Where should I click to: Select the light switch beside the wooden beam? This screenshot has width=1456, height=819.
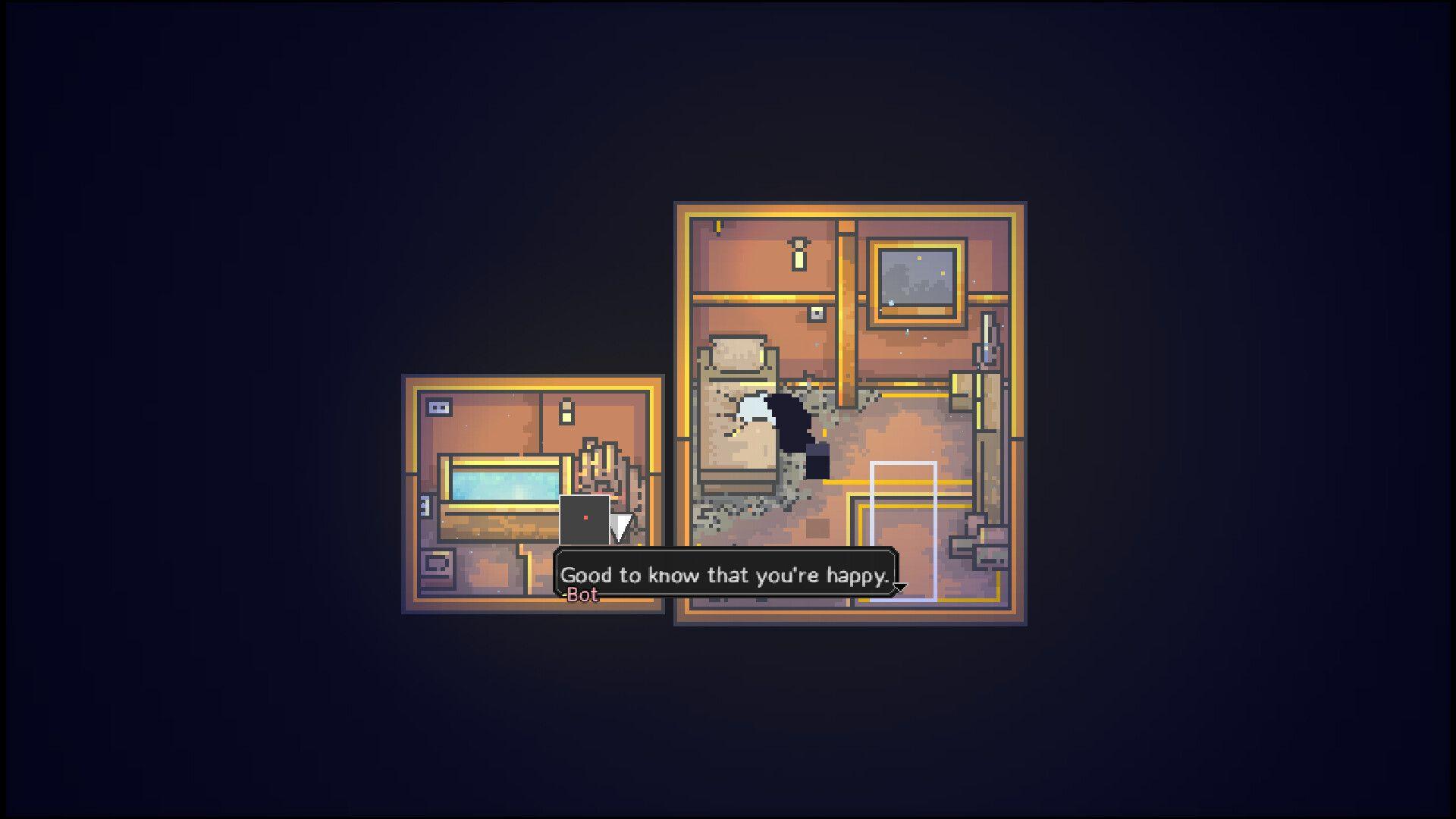[x=817, y=311]
